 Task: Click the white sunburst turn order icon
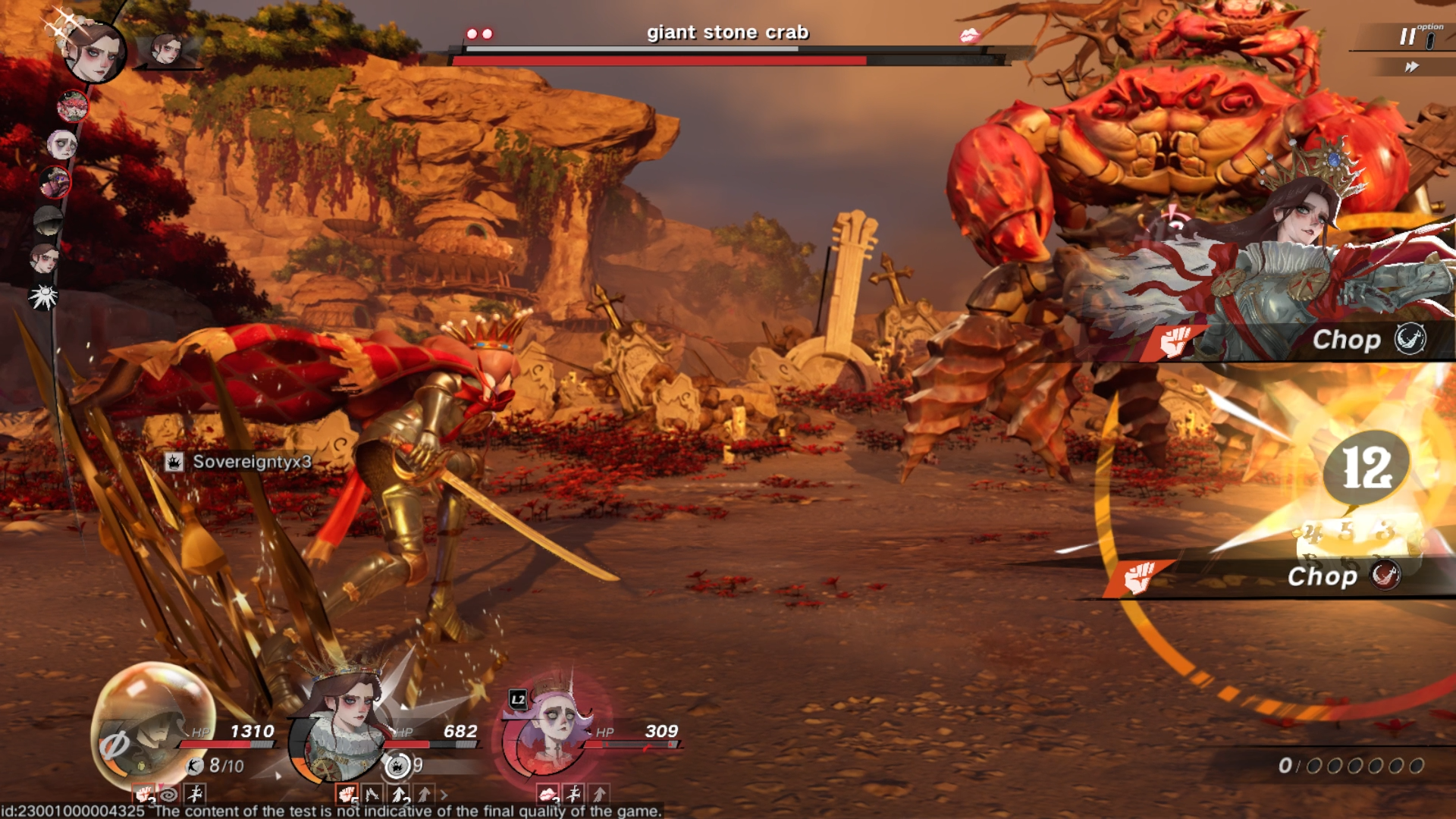click(43, 297)
